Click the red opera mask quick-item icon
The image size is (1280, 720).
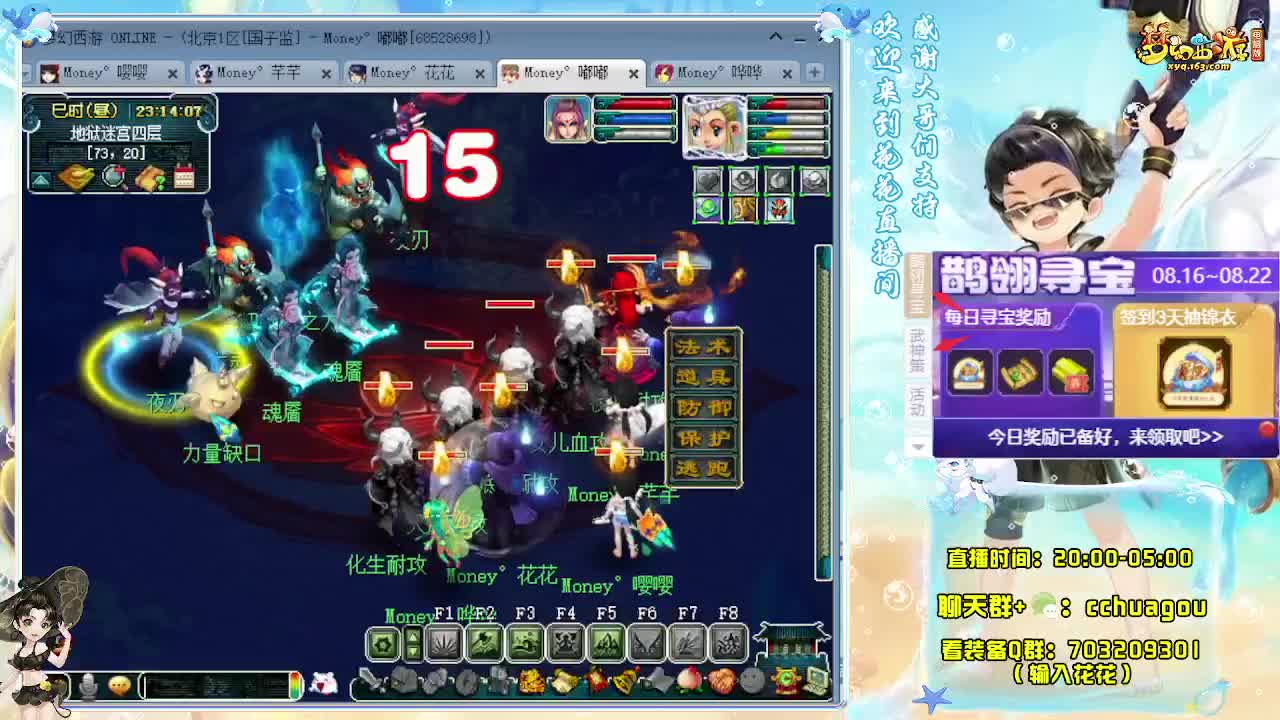click(779, 209)
